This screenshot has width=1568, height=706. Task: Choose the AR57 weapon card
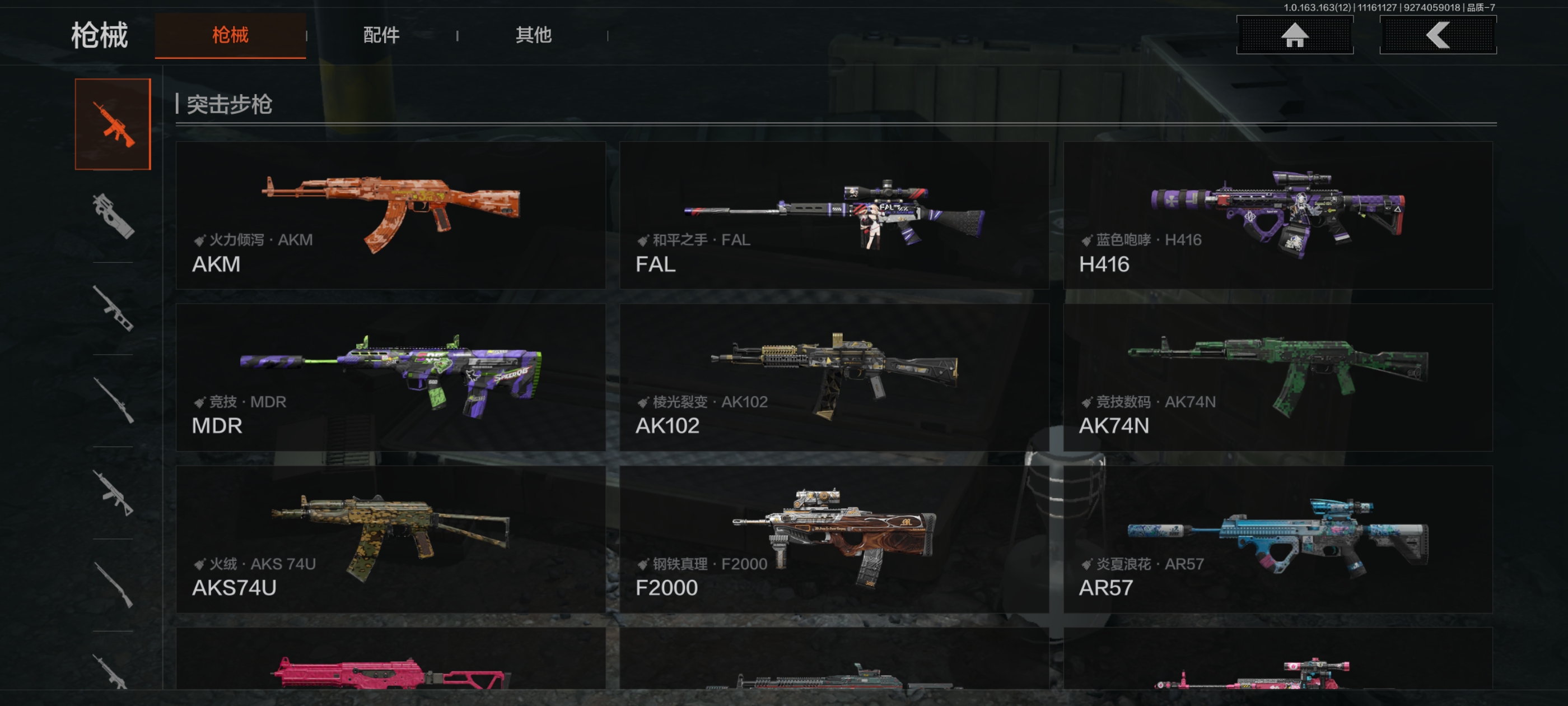(x=1277, y=539)
